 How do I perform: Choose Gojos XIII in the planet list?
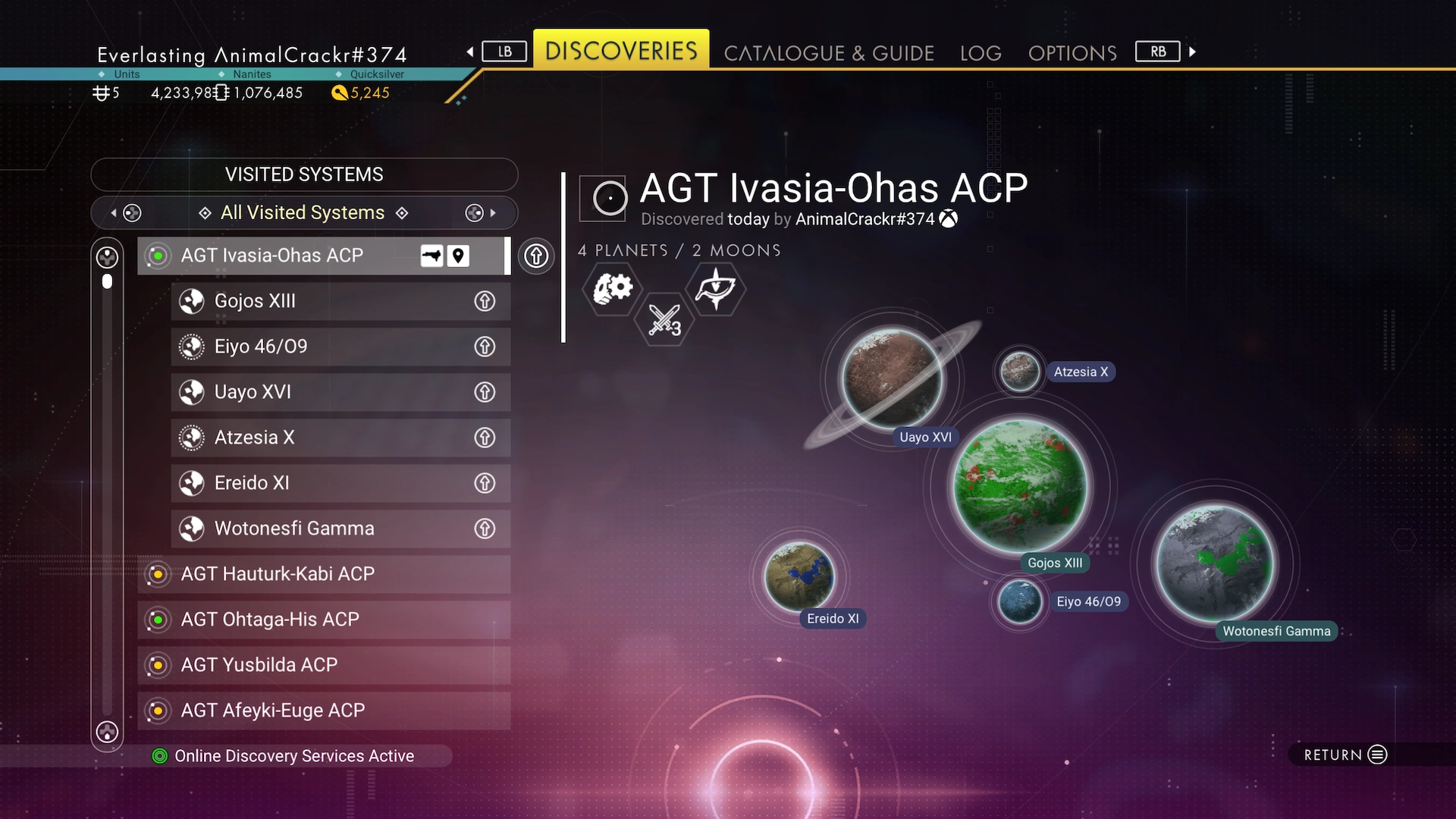[318, 301]
